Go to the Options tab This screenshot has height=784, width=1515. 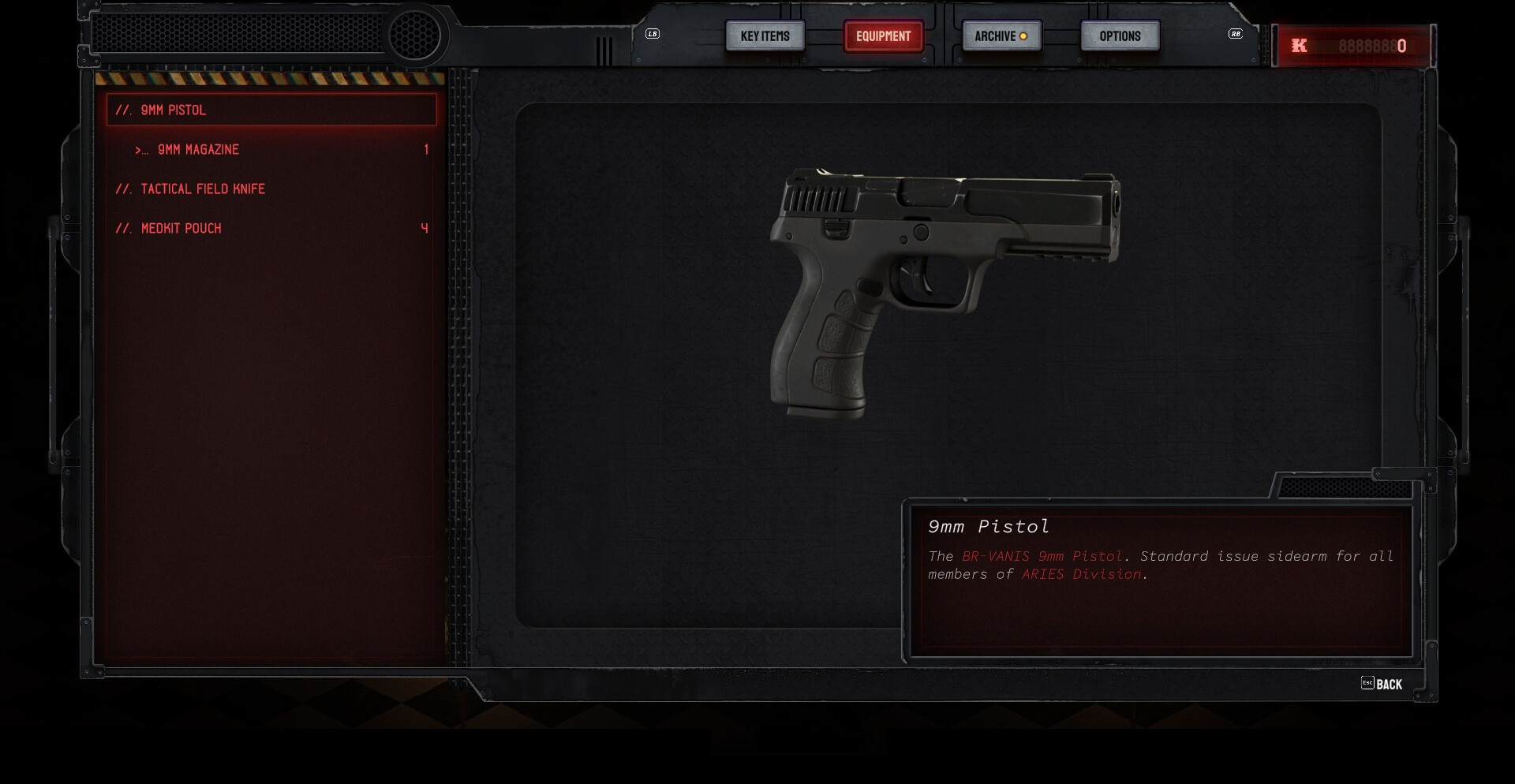click(1120, 36)
